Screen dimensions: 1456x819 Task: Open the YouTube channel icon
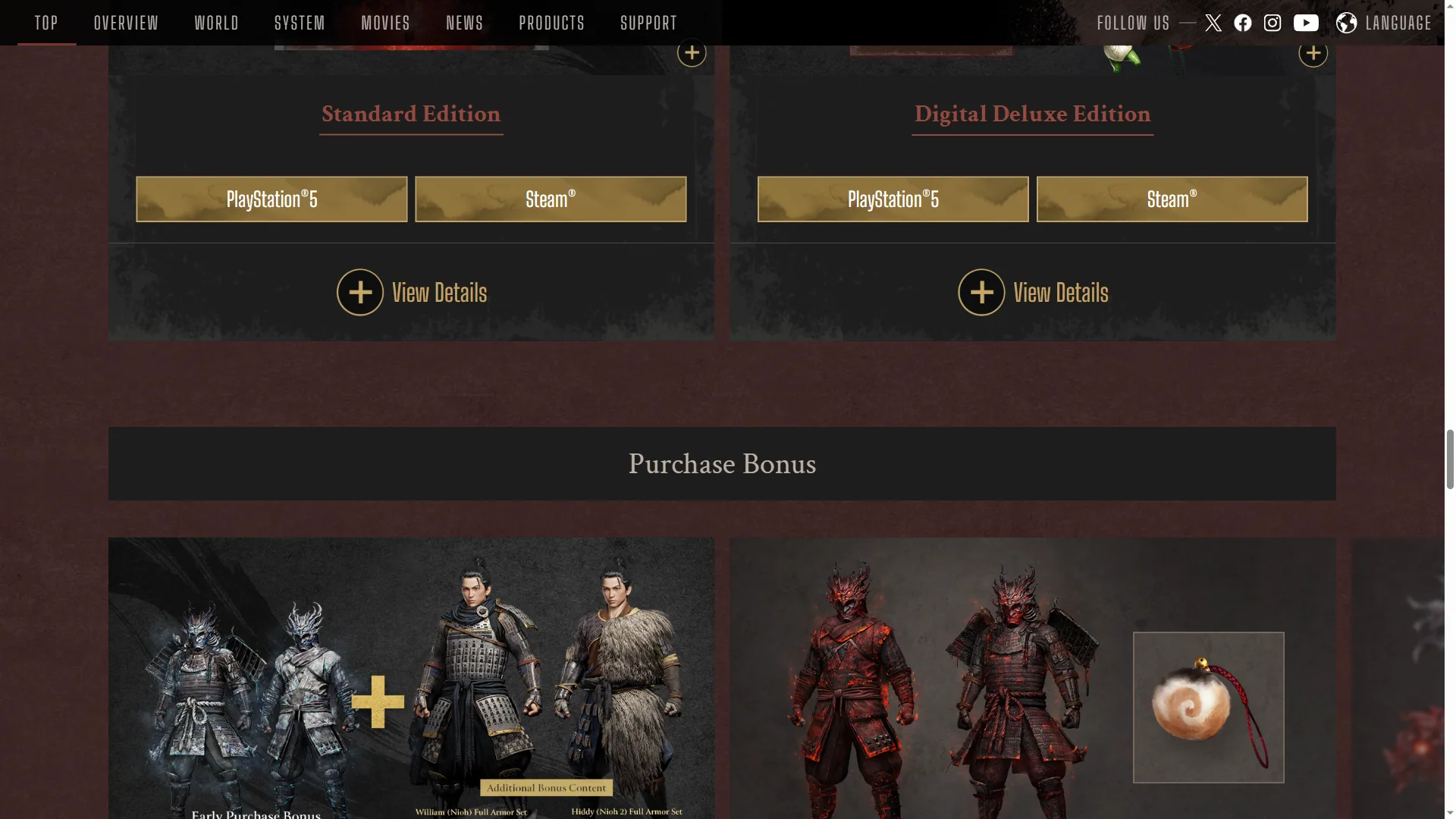[1306, 23]
